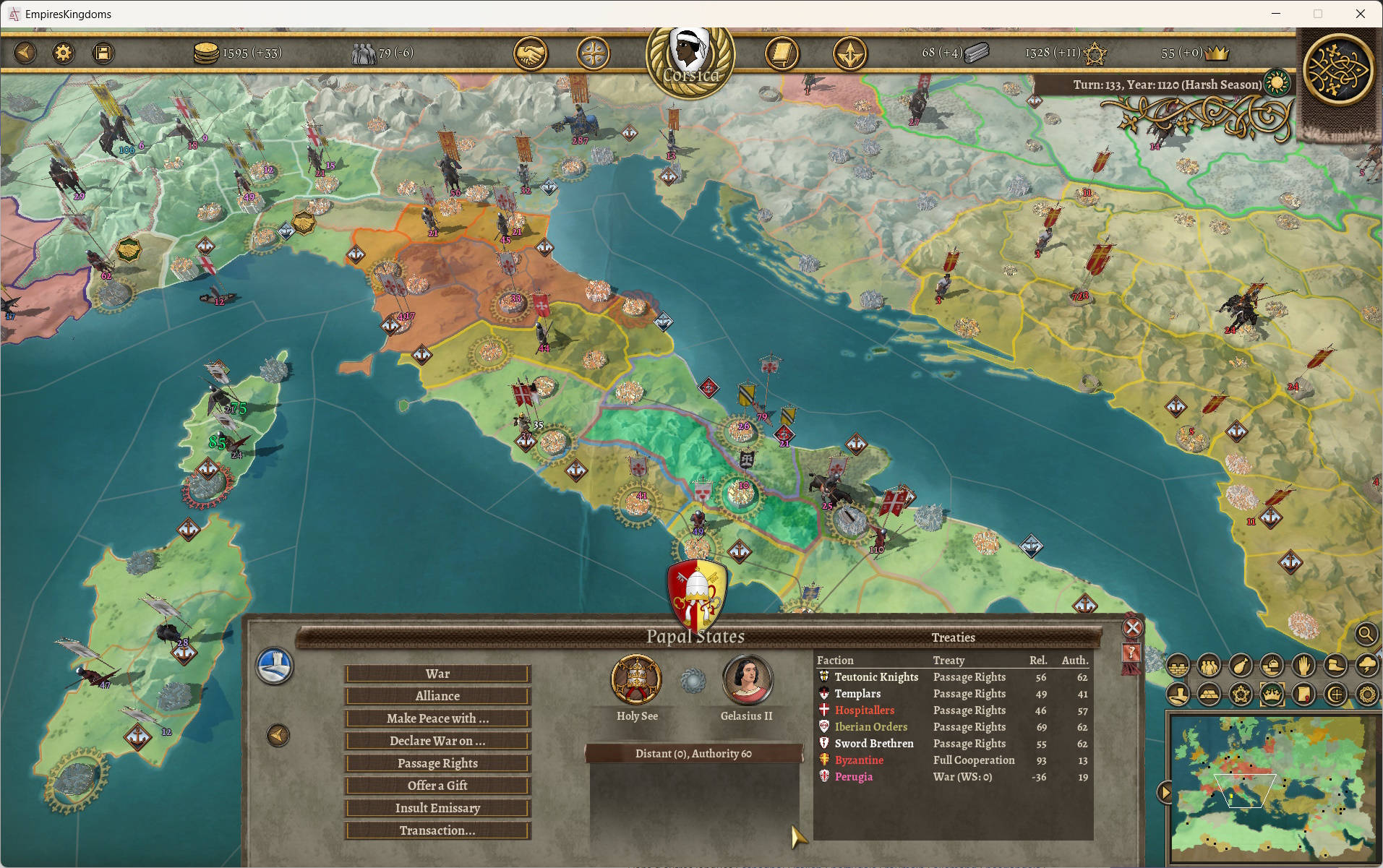Open the book ledger icon on top bar
This screenshot has width=1383, height=868.
click(782, 52)
